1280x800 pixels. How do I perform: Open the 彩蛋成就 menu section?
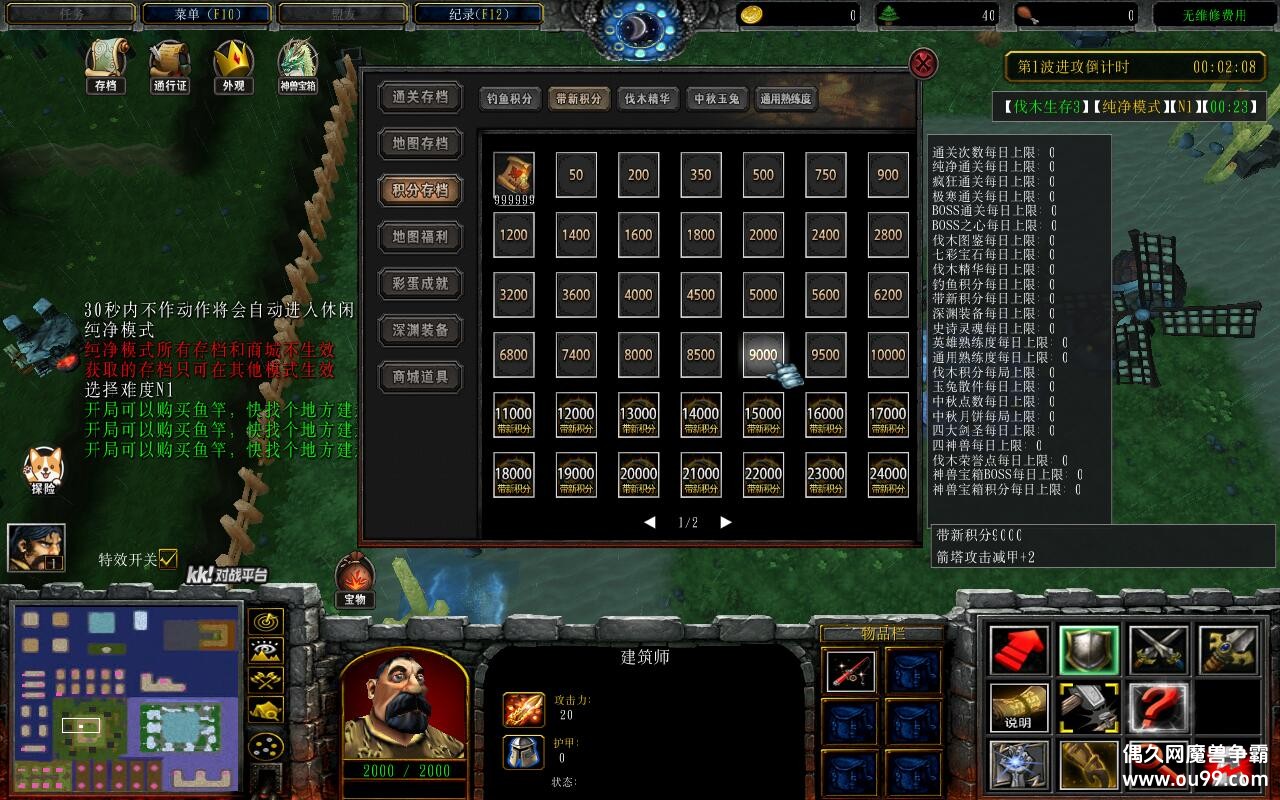click(420, 284)
